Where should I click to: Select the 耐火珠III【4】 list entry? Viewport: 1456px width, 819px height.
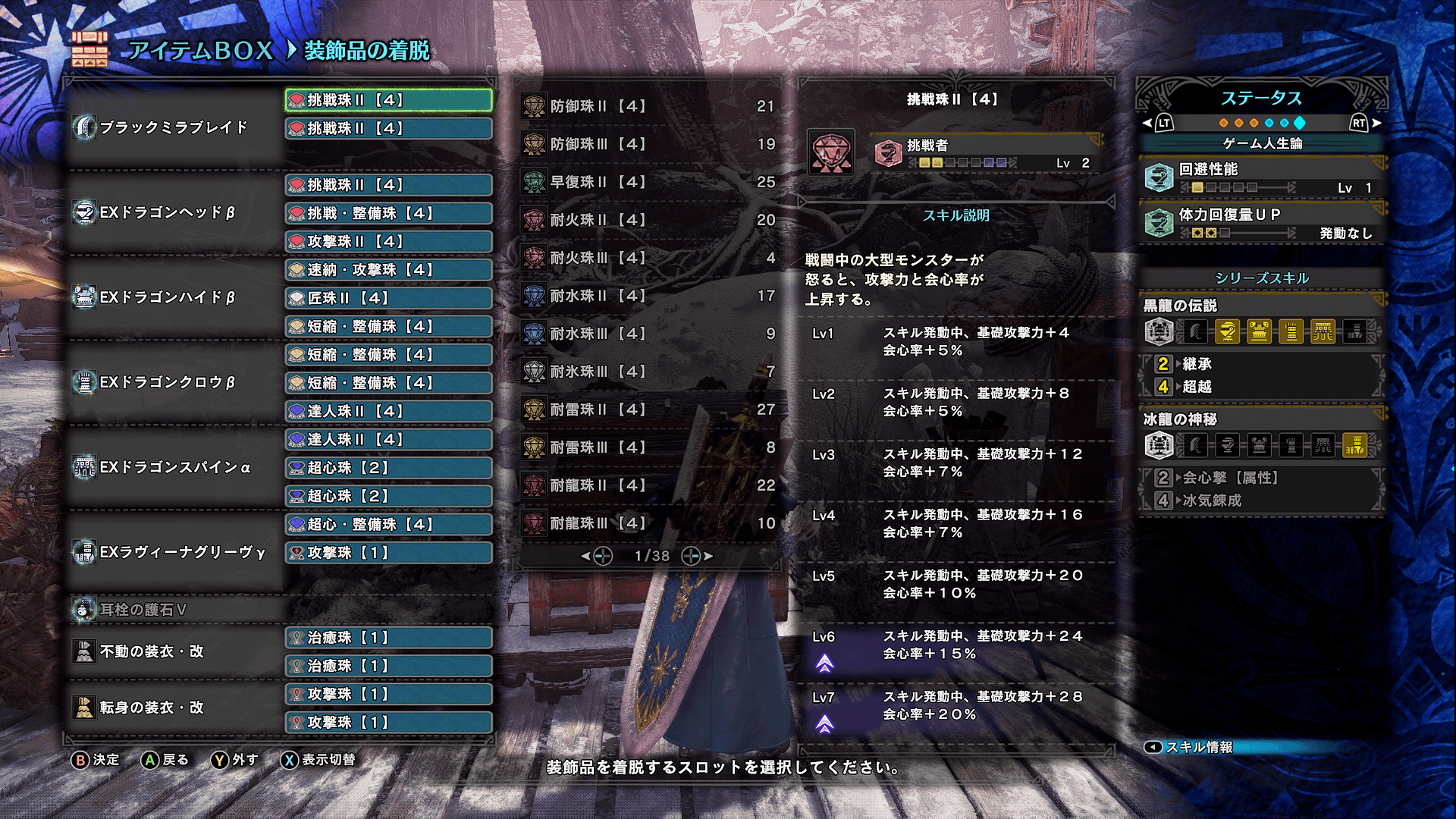click(648, 258)
